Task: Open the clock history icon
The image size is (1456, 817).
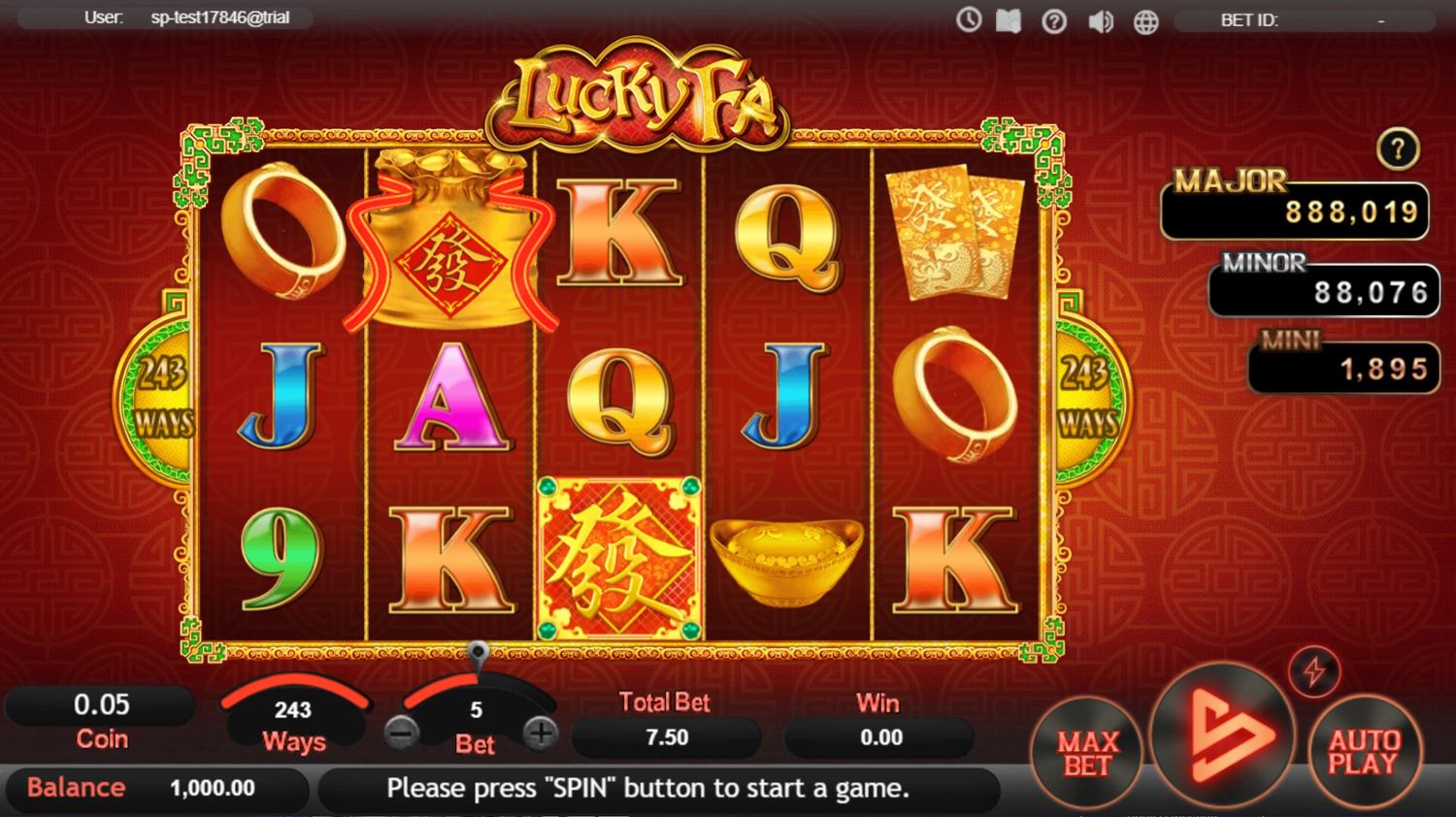Action: (x=969, y=20)
